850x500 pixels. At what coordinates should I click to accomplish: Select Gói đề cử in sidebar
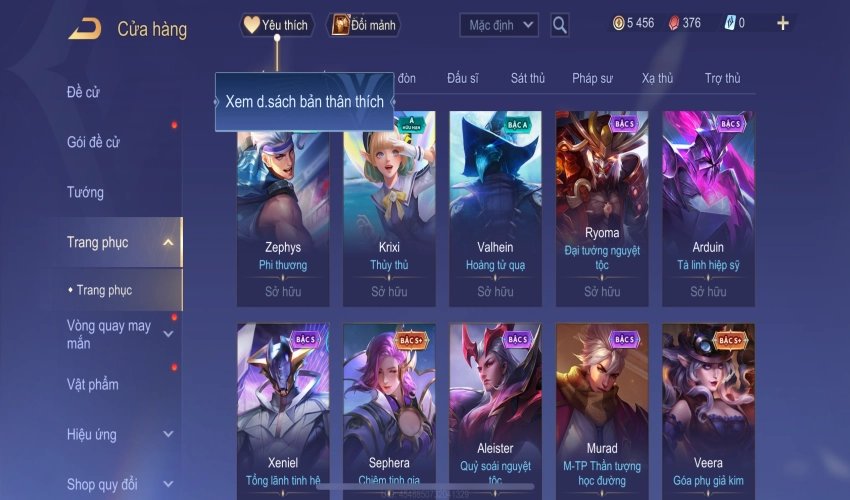(93, 142)
